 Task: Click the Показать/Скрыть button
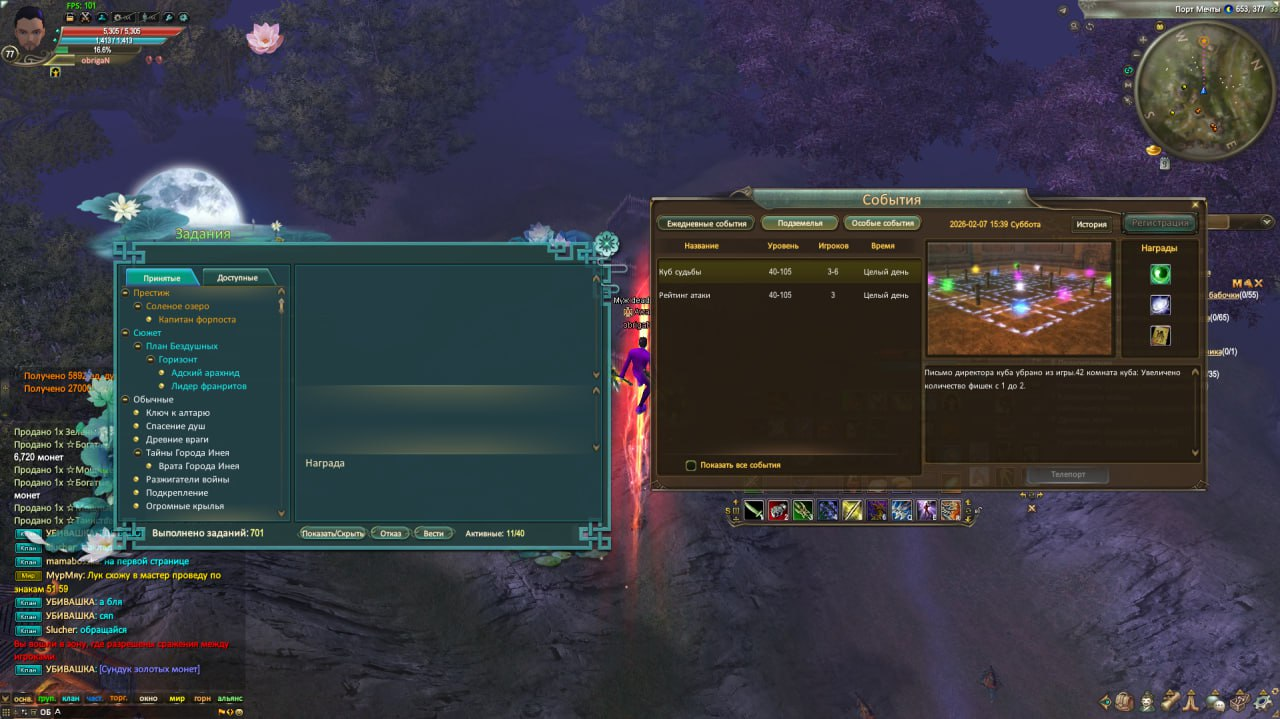(333, 533)
